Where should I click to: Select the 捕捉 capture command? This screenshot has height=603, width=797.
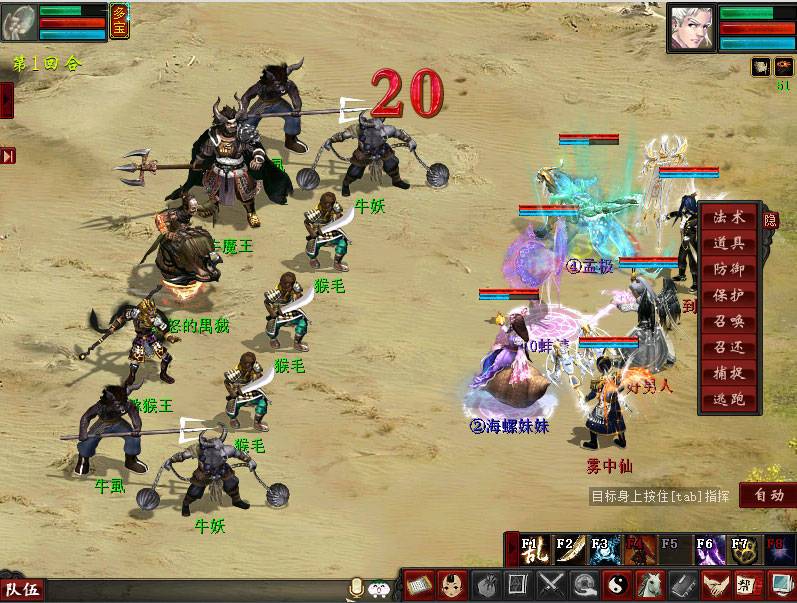tap(728, 374)
